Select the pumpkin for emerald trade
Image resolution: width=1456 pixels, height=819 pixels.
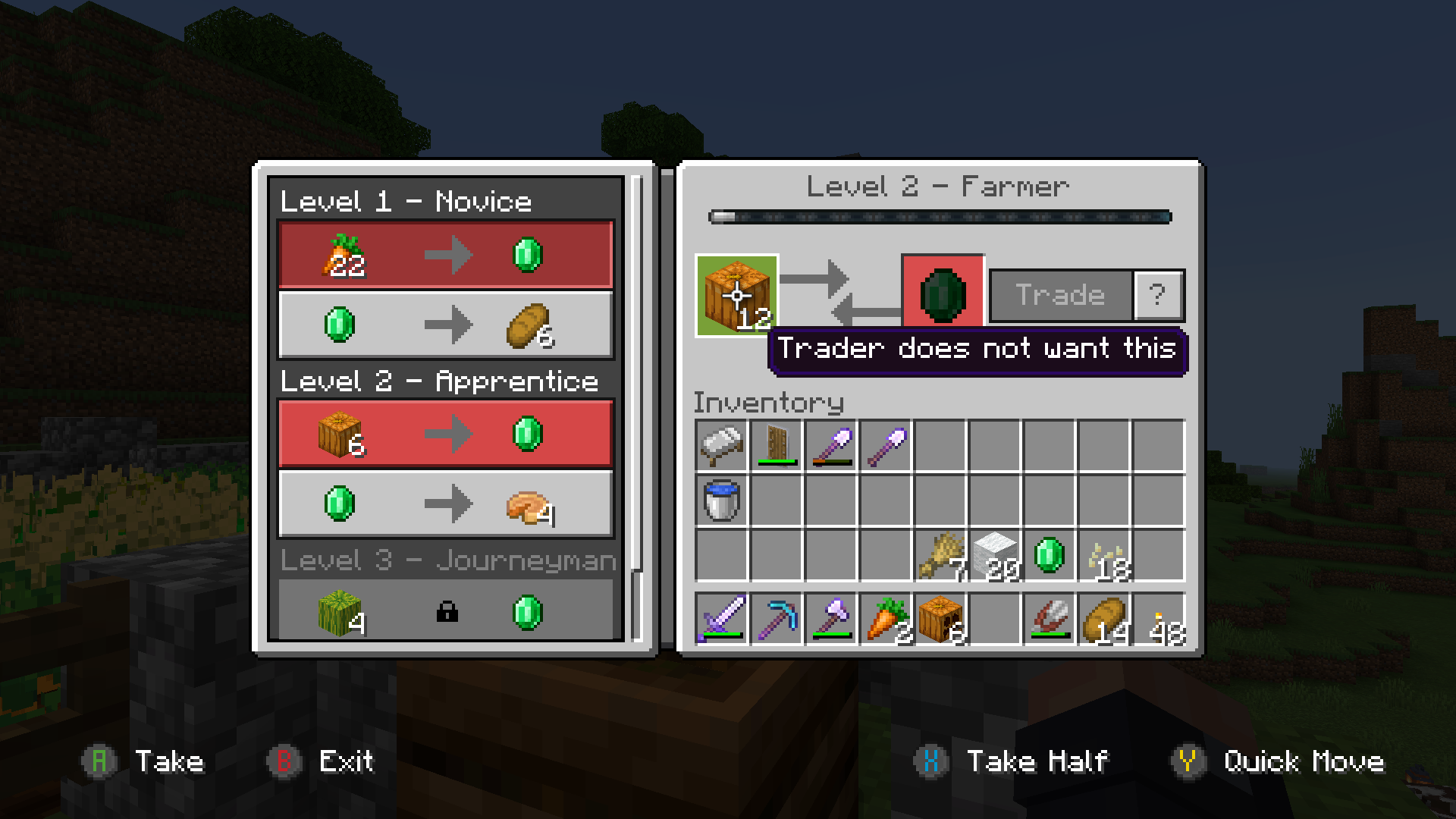(445, 434)
